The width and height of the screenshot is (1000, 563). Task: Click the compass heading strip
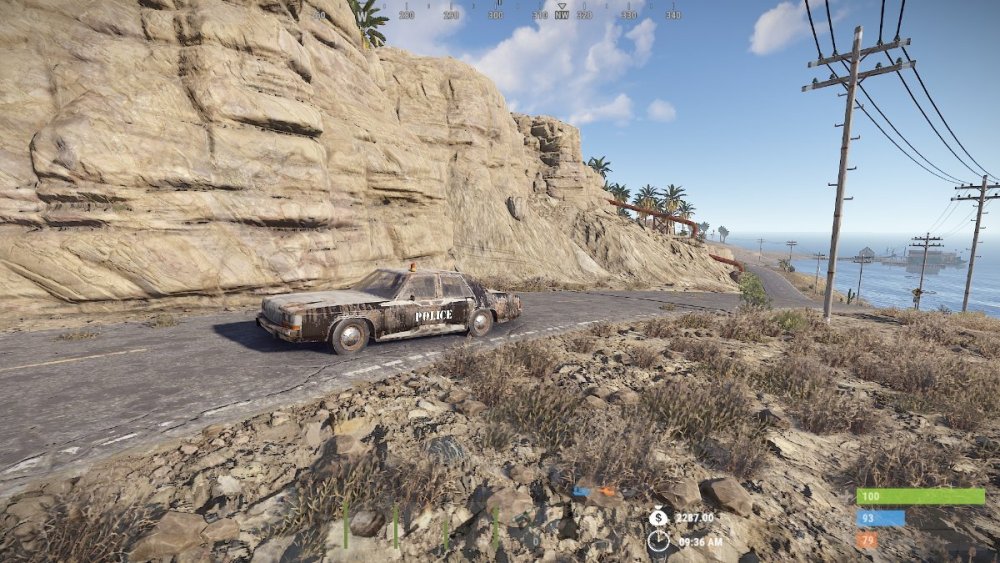(x=497, y=14)
